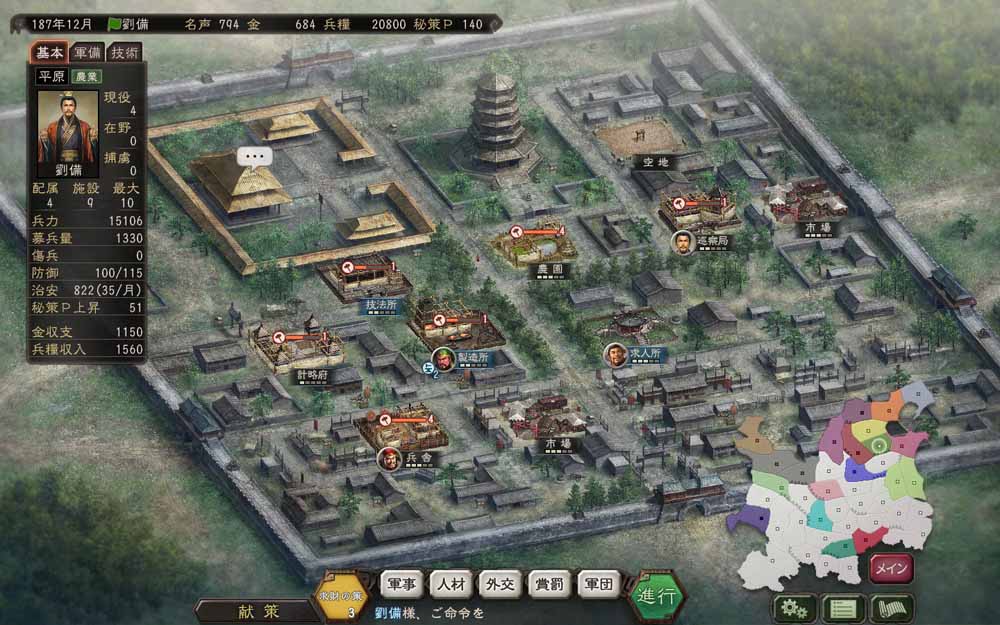
Task: Switch to the 軍備 tab
Action: click(88, 52)
